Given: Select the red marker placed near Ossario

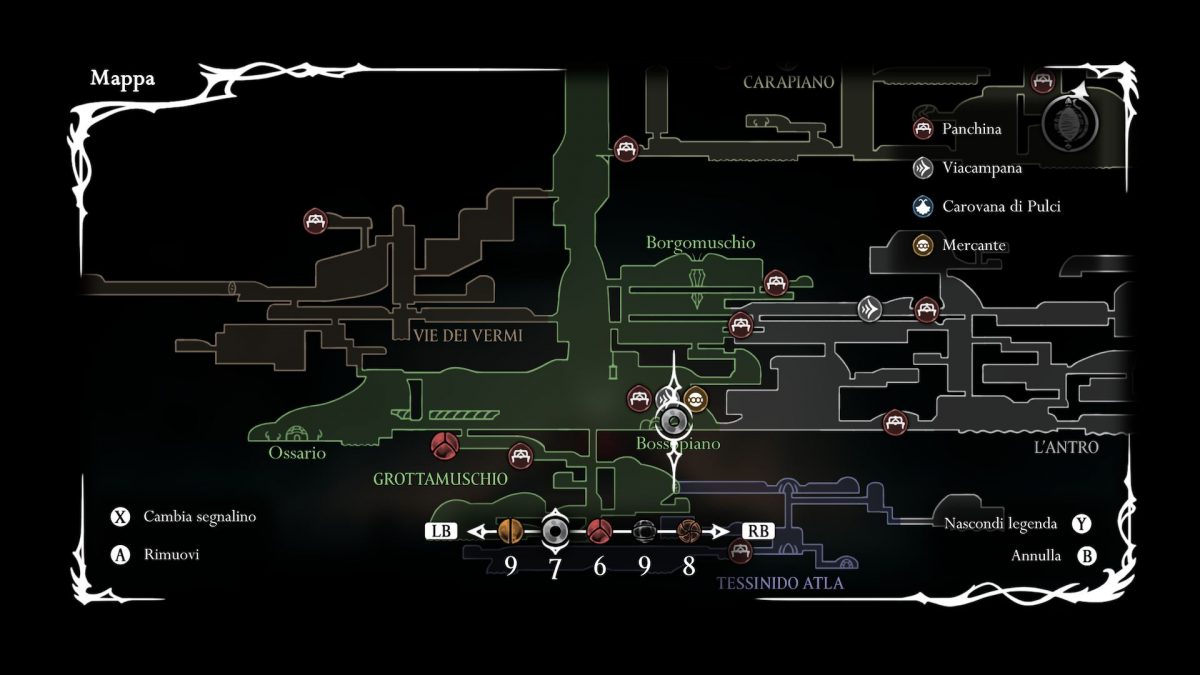Looking at the screenshot, I should click(443, 445).
